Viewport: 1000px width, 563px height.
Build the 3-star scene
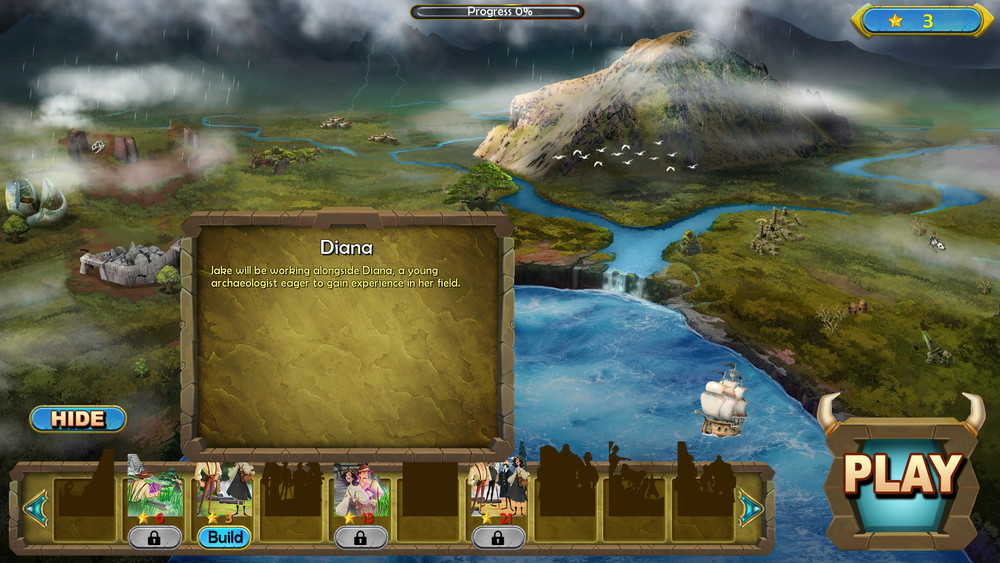point(225,537)
